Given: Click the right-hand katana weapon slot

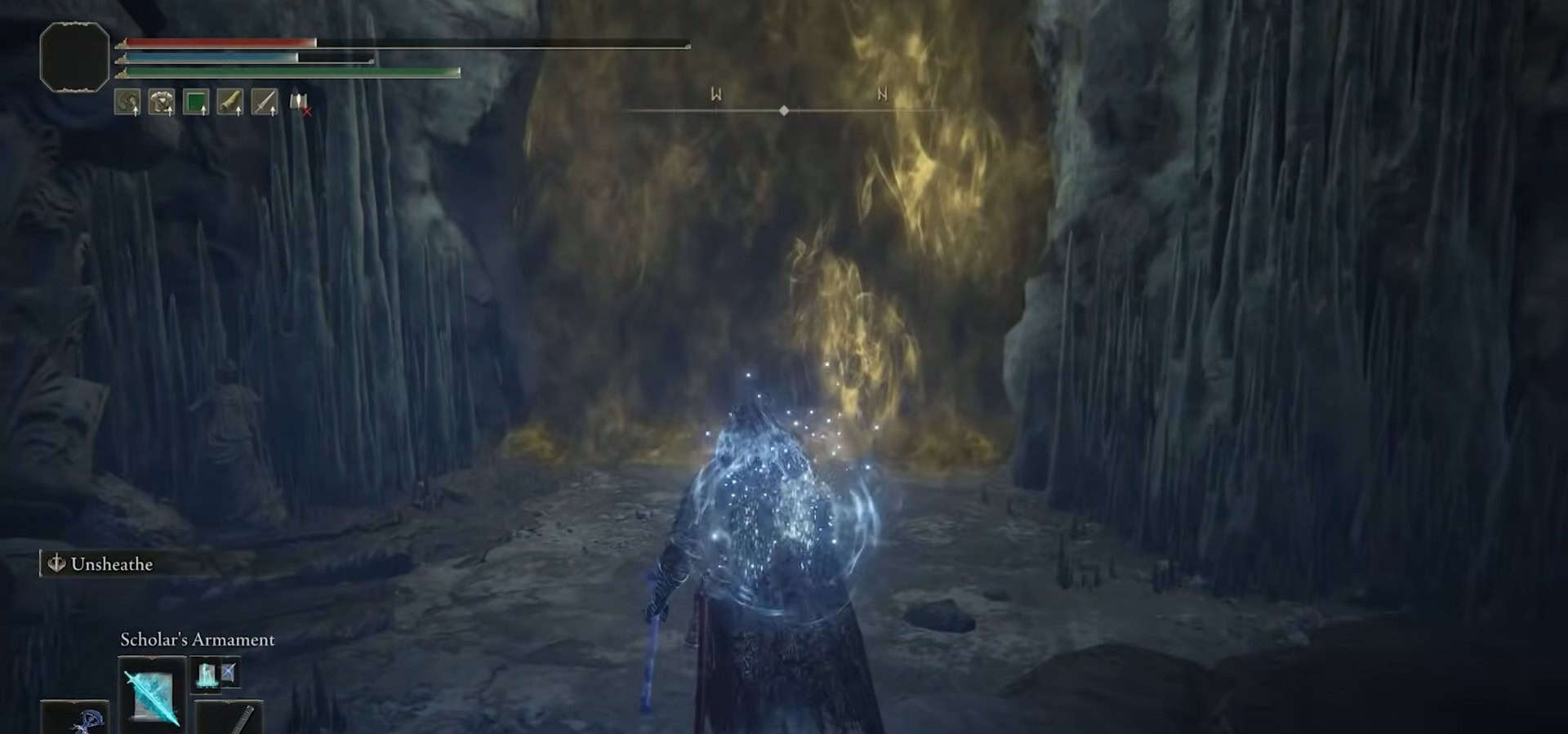Looking at the screenshot, I should pos(229,718).
